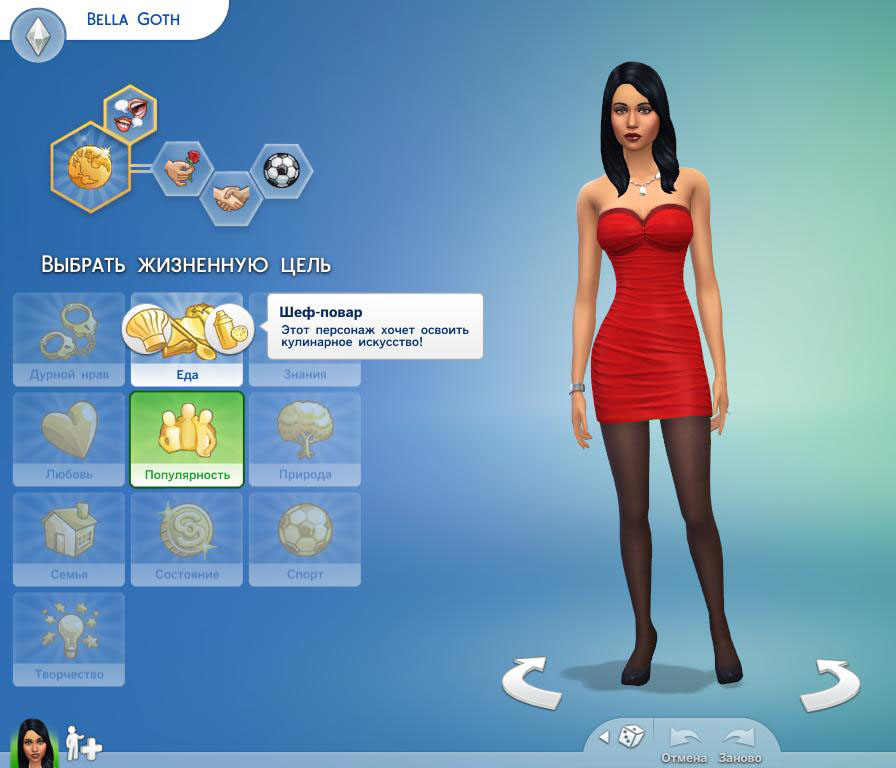The height and width of the screenshot is (768, 896).
Task: Select the Любовь heart category
Action: pos(69,438)
